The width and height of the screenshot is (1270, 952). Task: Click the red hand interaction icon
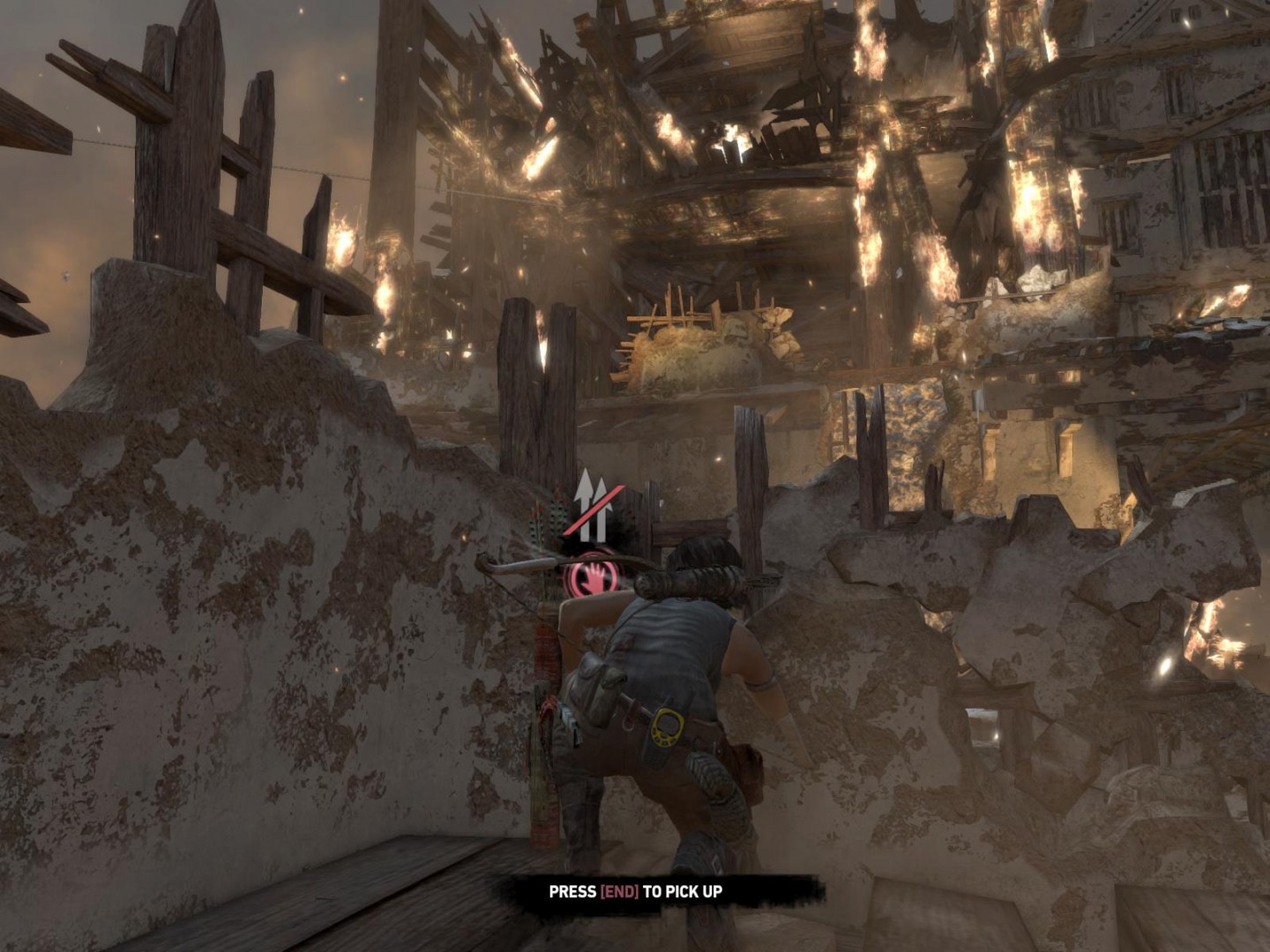[x=592, y=576]
